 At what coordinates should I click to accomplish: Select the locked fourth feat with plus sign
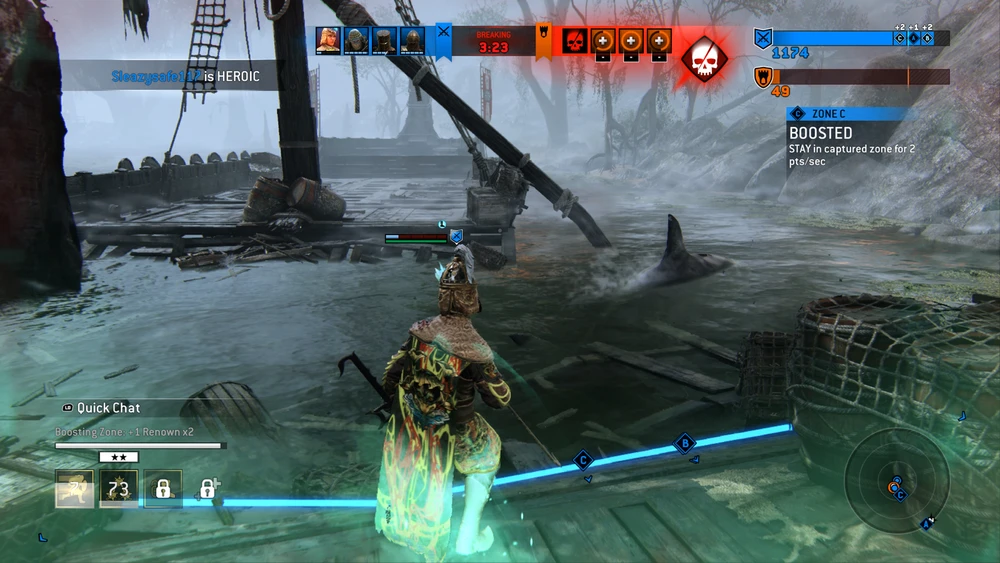click(208, 488)
